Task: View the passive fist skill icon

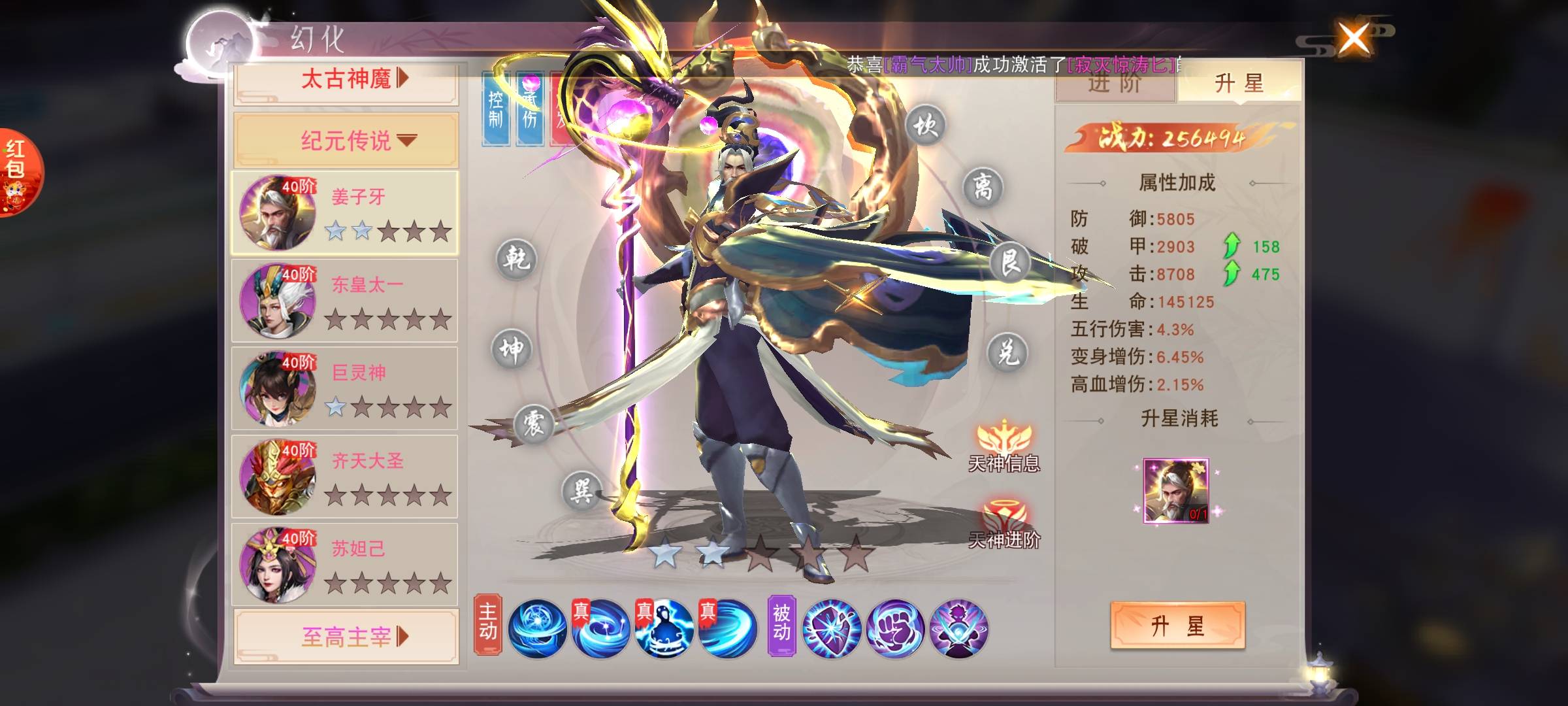Action: point(895,628)
